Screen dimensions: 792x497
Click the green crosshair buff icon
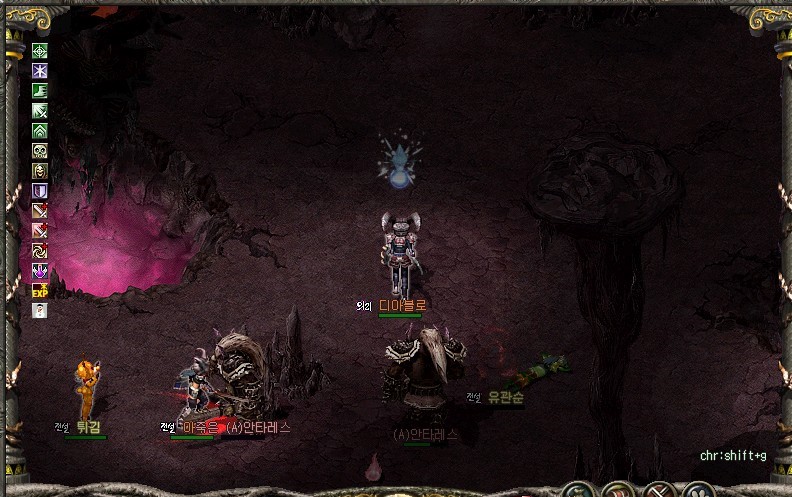tap(40, 51)
